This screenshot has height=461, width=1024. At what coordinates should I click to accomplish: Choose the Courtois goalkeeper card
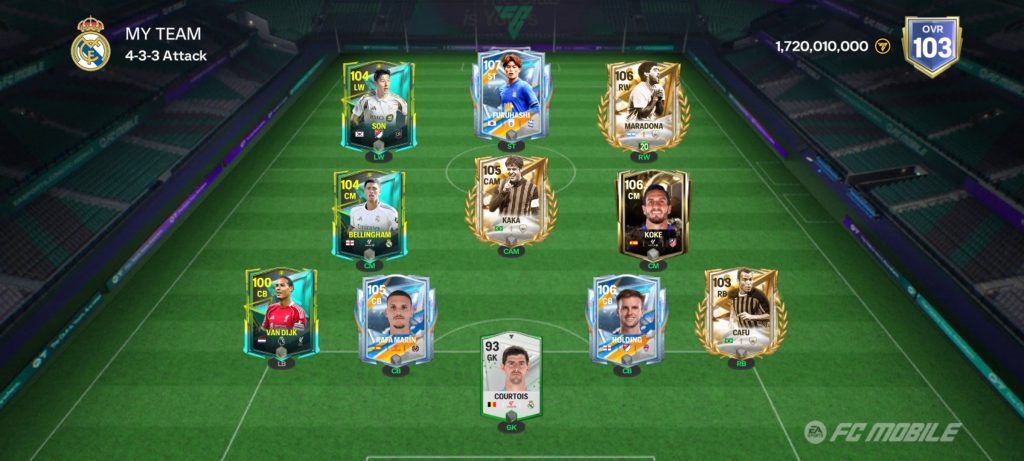pyautogui.click(x=510, y=376)
